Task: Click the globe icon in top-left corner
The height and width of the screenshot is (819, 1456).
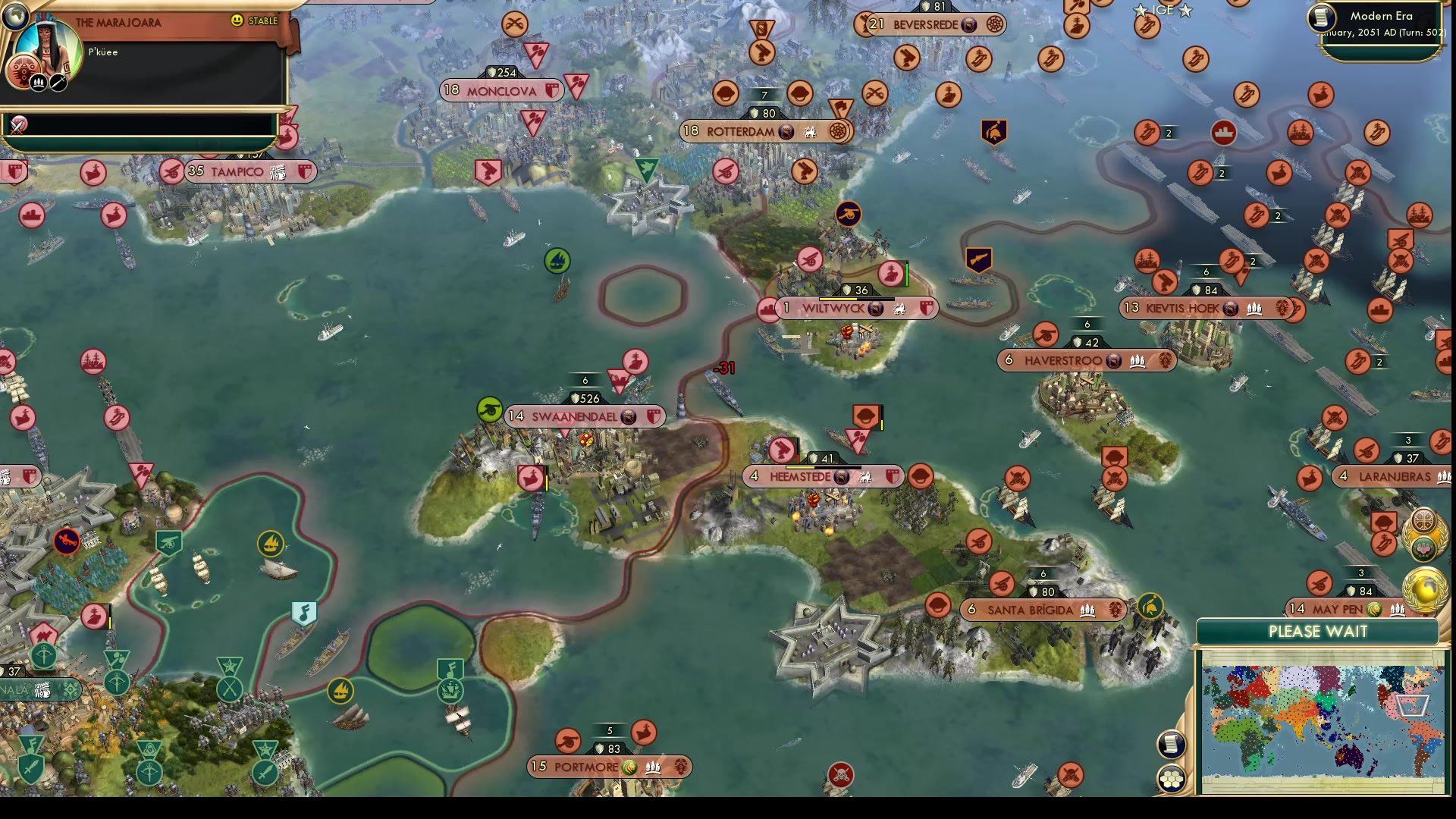Action: pos(15,15)
